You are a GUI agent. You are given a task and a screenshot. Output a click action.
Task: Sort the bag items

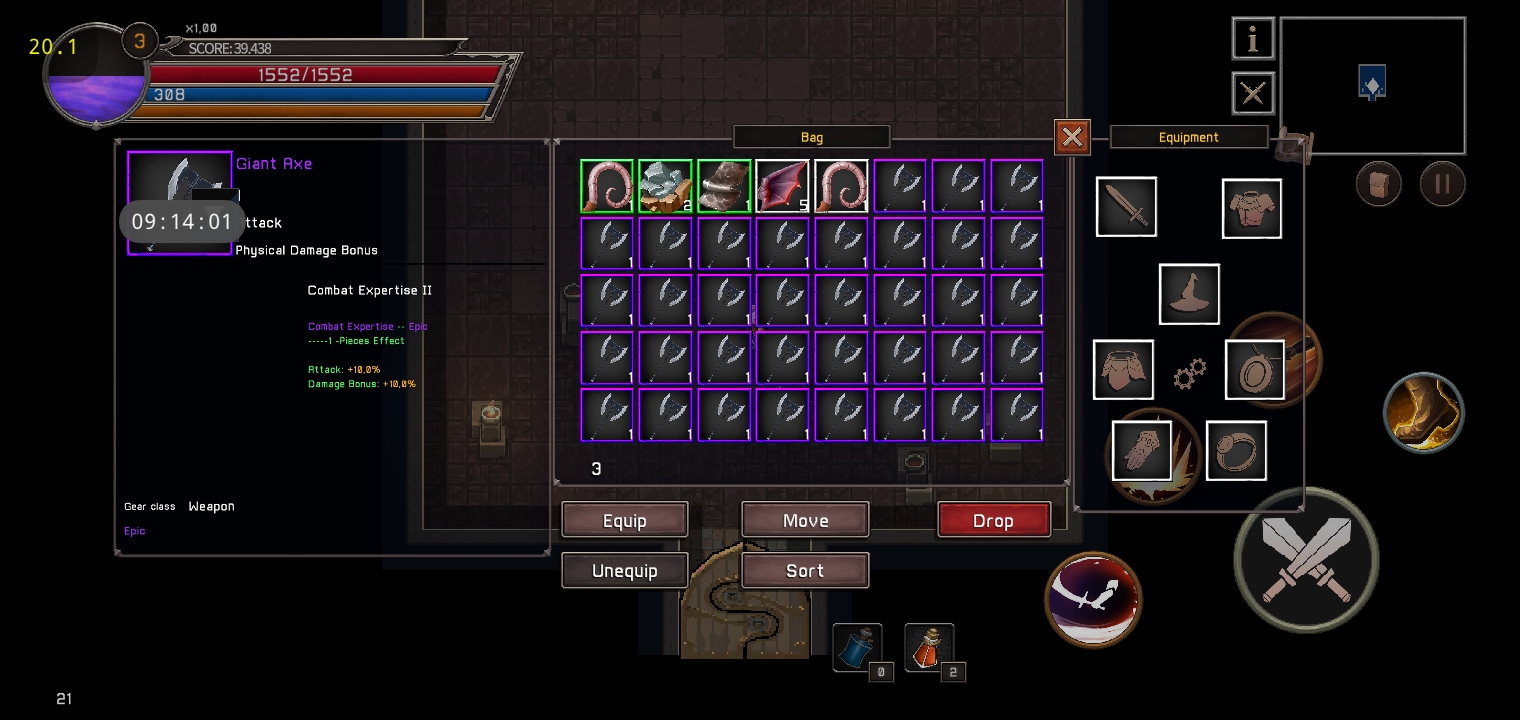tap(805, 571)
